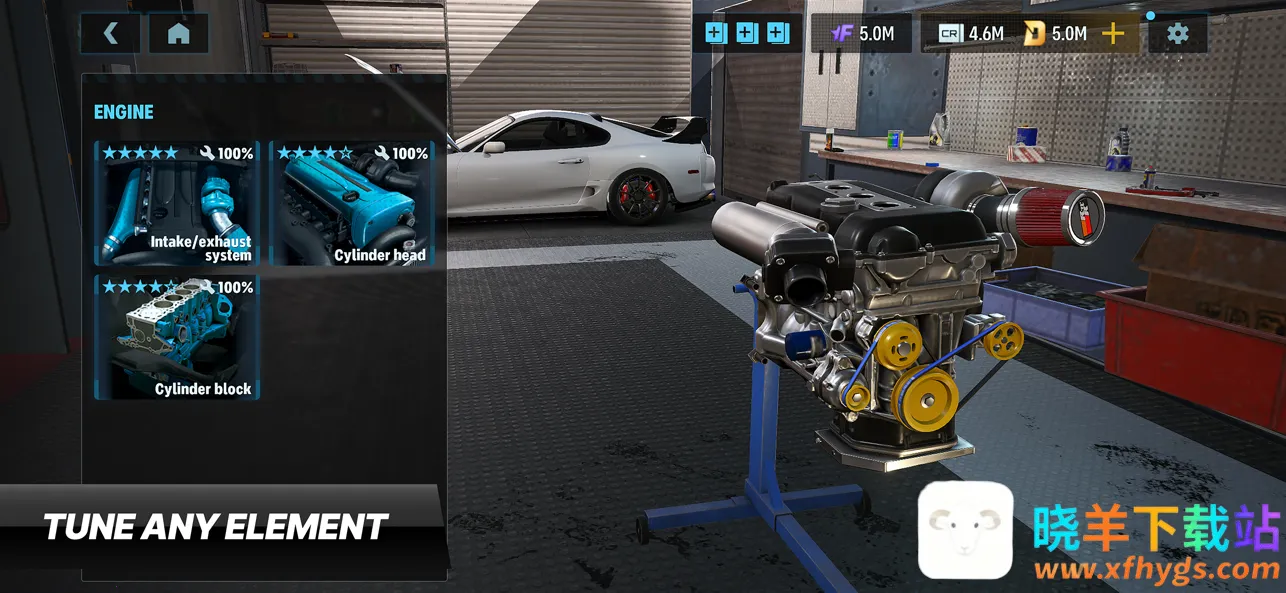The width and height of the screenshot is (1286, 593).
Task: Choose the Cylinder head part
Action: click(353, 204)
